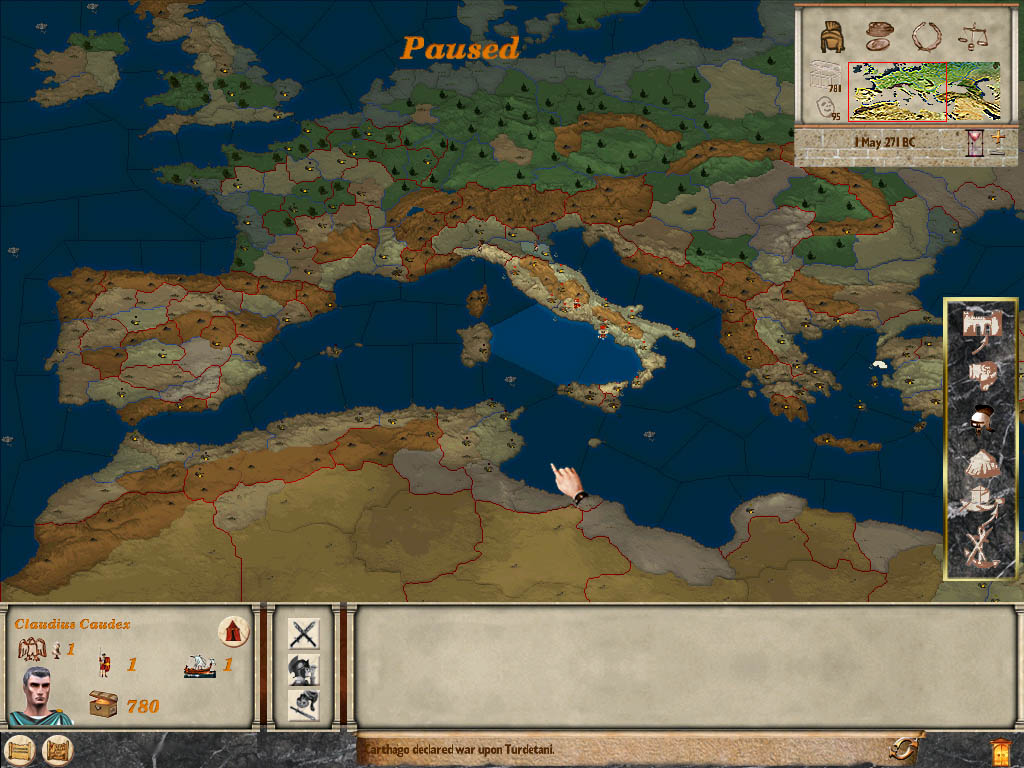Open the orange door exit icon

pos(998,750)
